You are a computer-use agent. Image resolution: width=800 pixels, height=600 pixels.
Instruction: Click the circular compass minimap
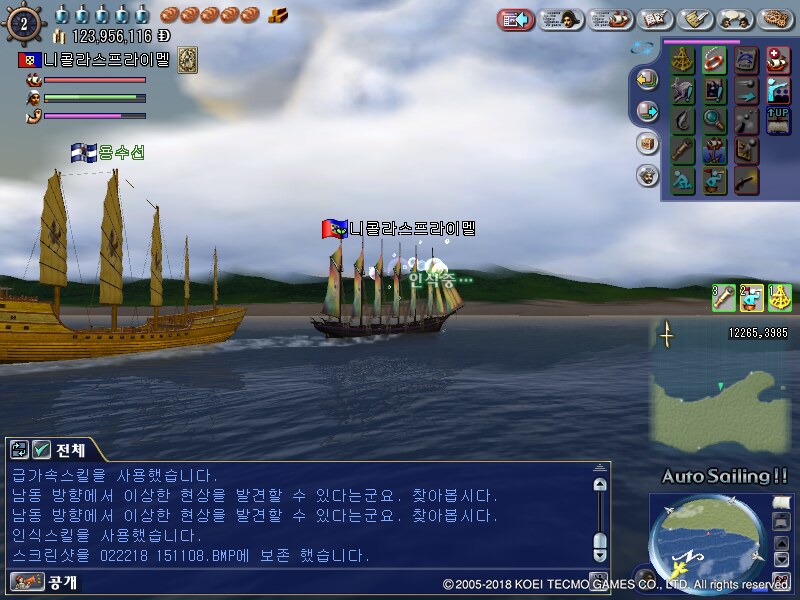pyautogui.click(x=707, y=545)
